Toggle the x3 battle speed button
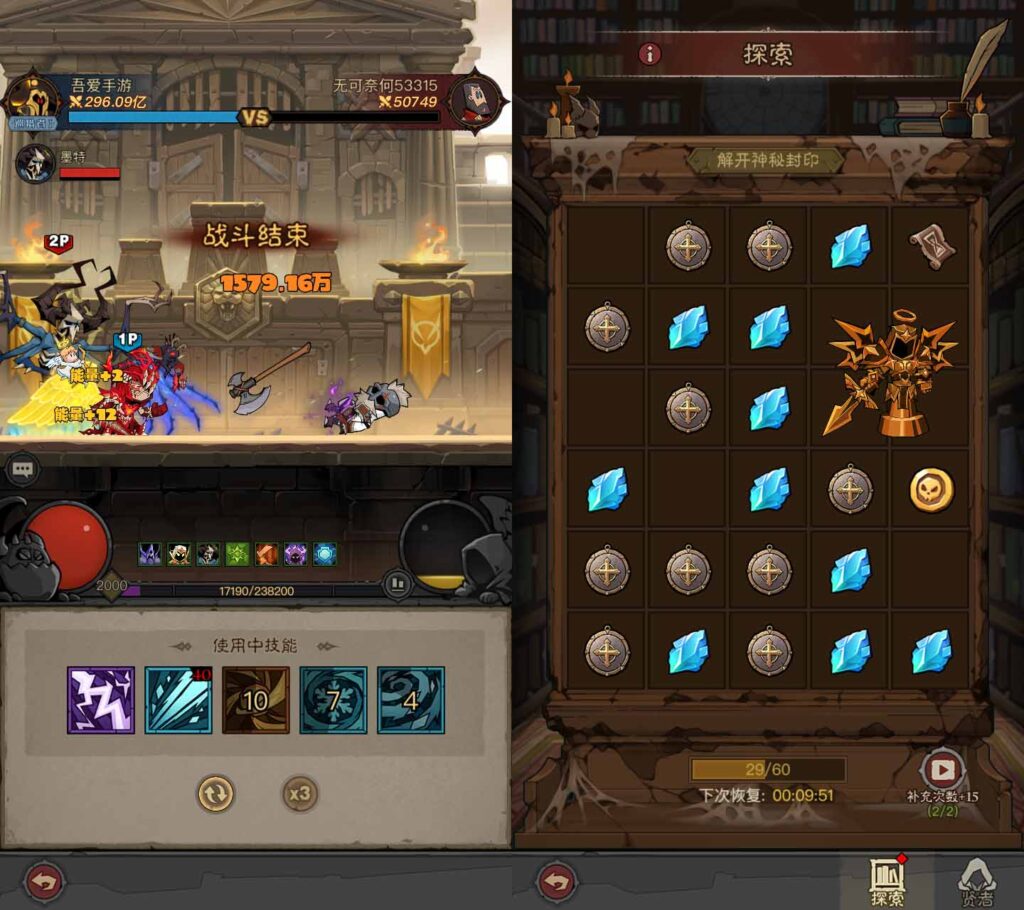Screen dimensions: 1024x910 click(299, 794)
